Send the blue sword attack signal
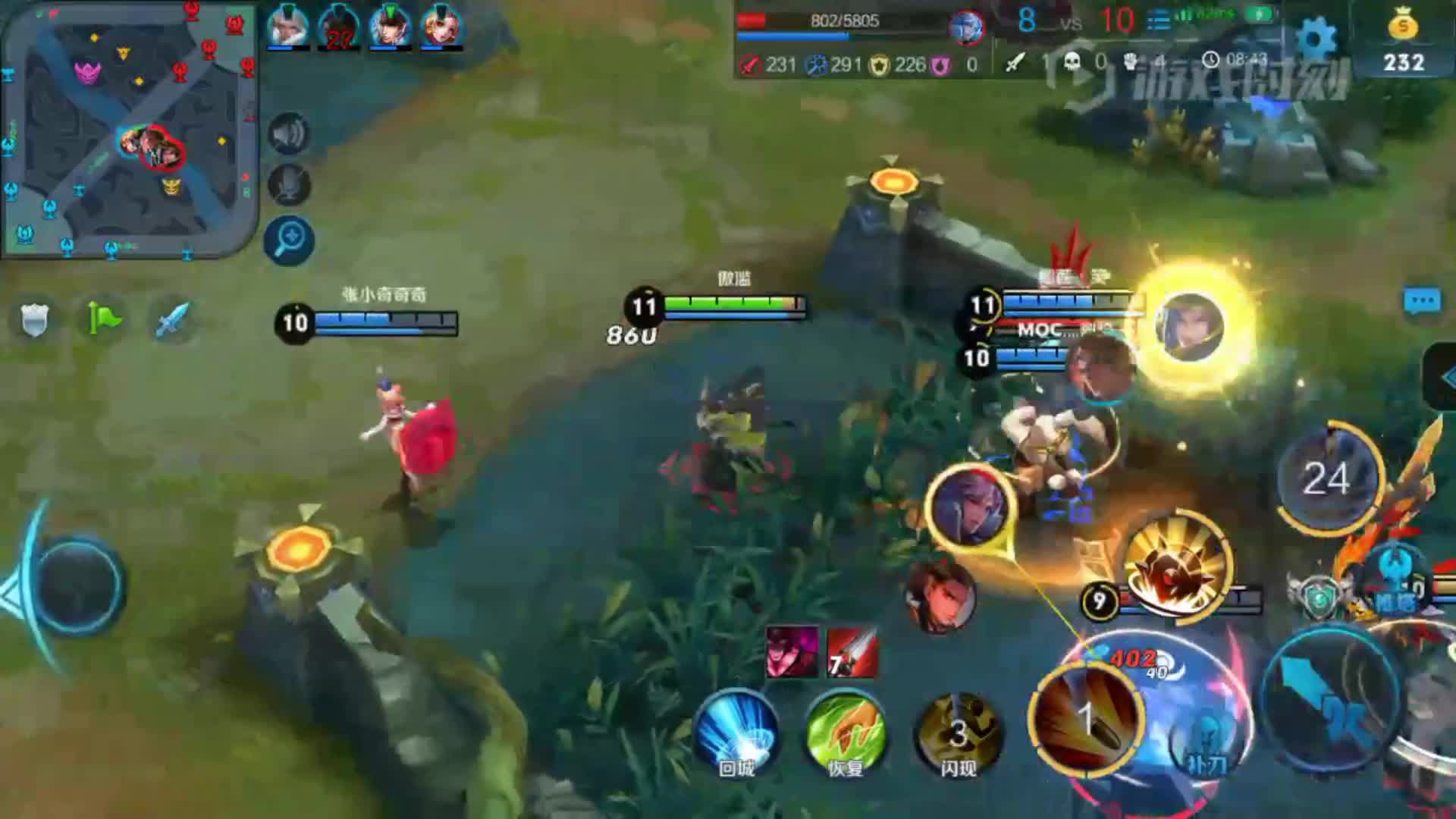This screenshot has width=1456, height=819. pos(173,319)
